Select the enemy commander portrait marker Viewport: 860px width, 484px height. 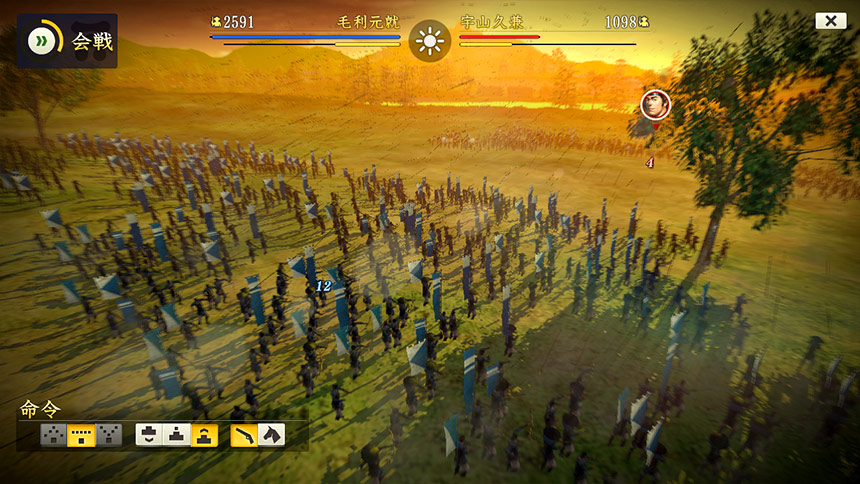coord(655,102)
